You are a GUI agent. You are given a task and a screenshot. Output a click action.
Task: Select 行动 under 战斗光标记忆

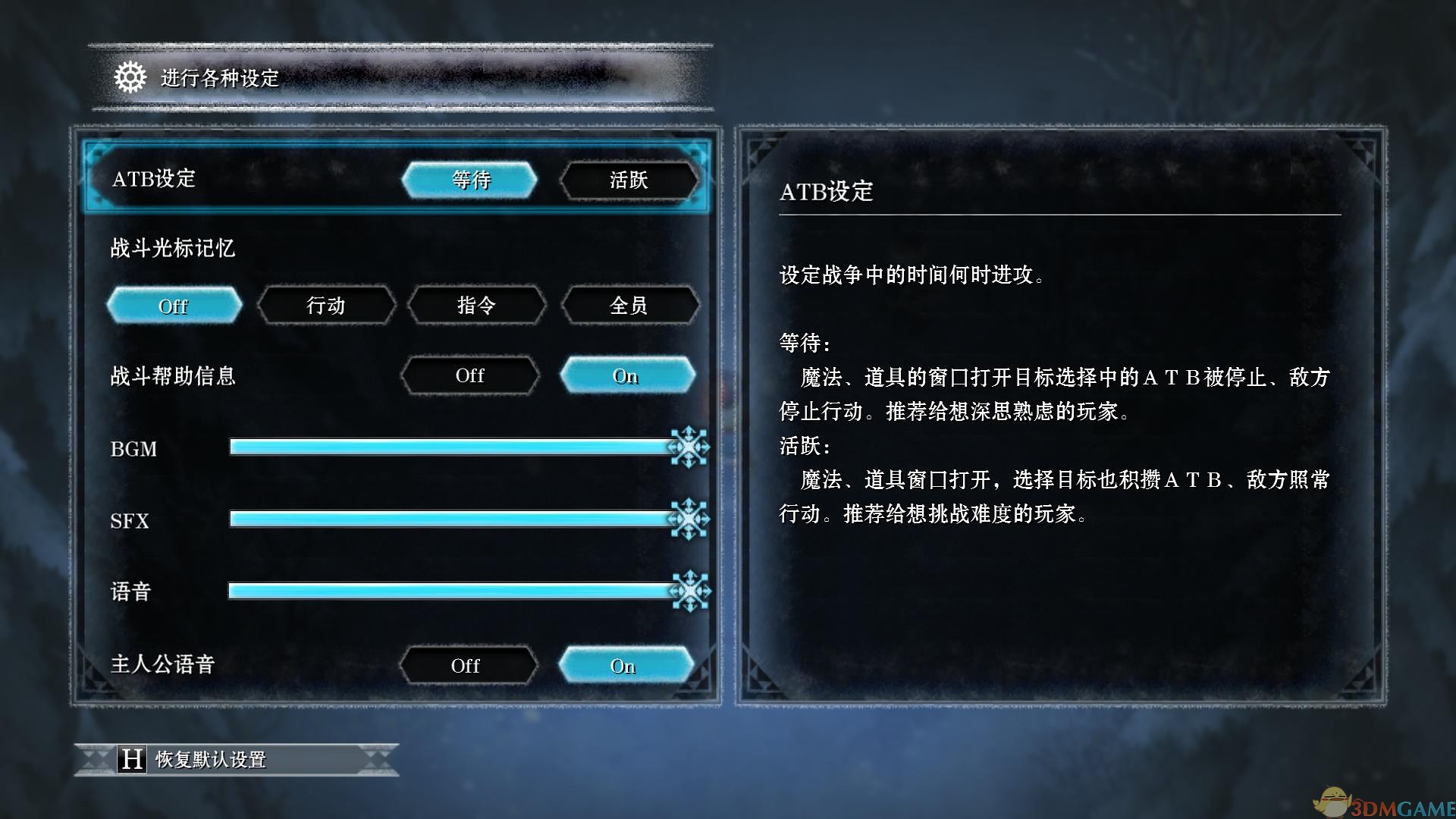click(325, 306)
